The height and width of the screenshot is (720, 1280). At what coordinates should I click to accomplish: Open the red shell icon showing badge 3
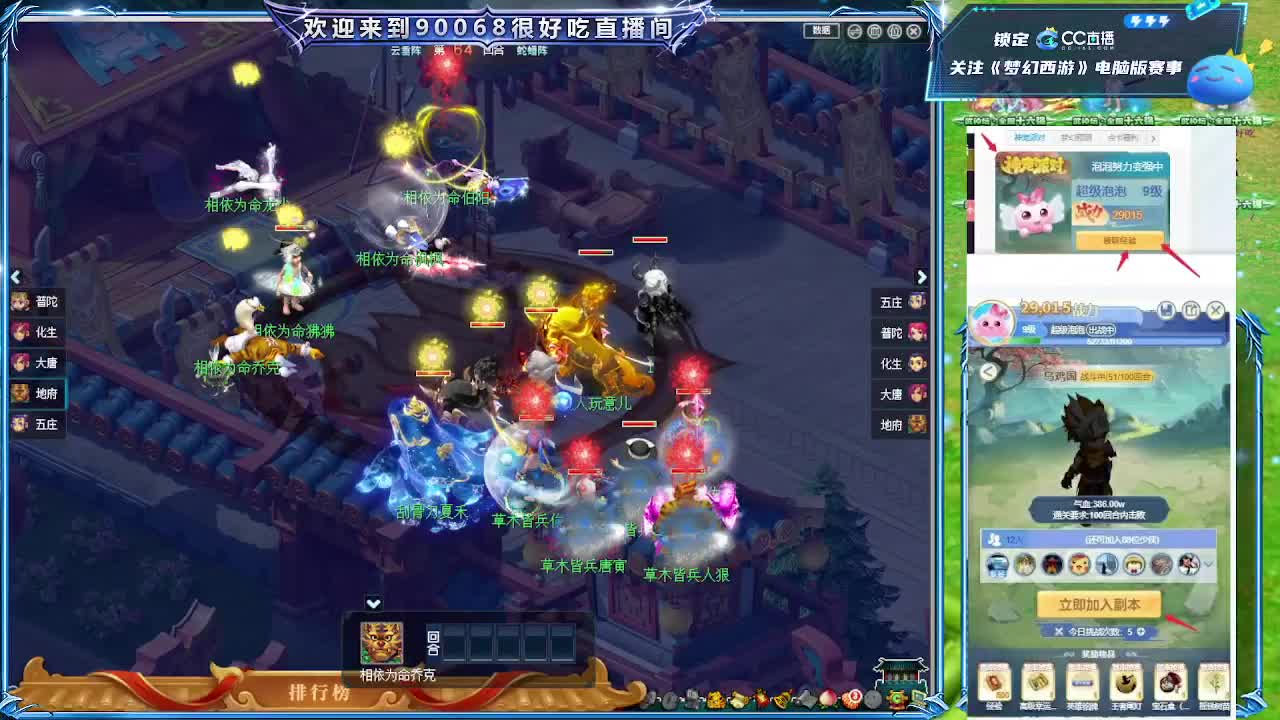coord(851,698)
